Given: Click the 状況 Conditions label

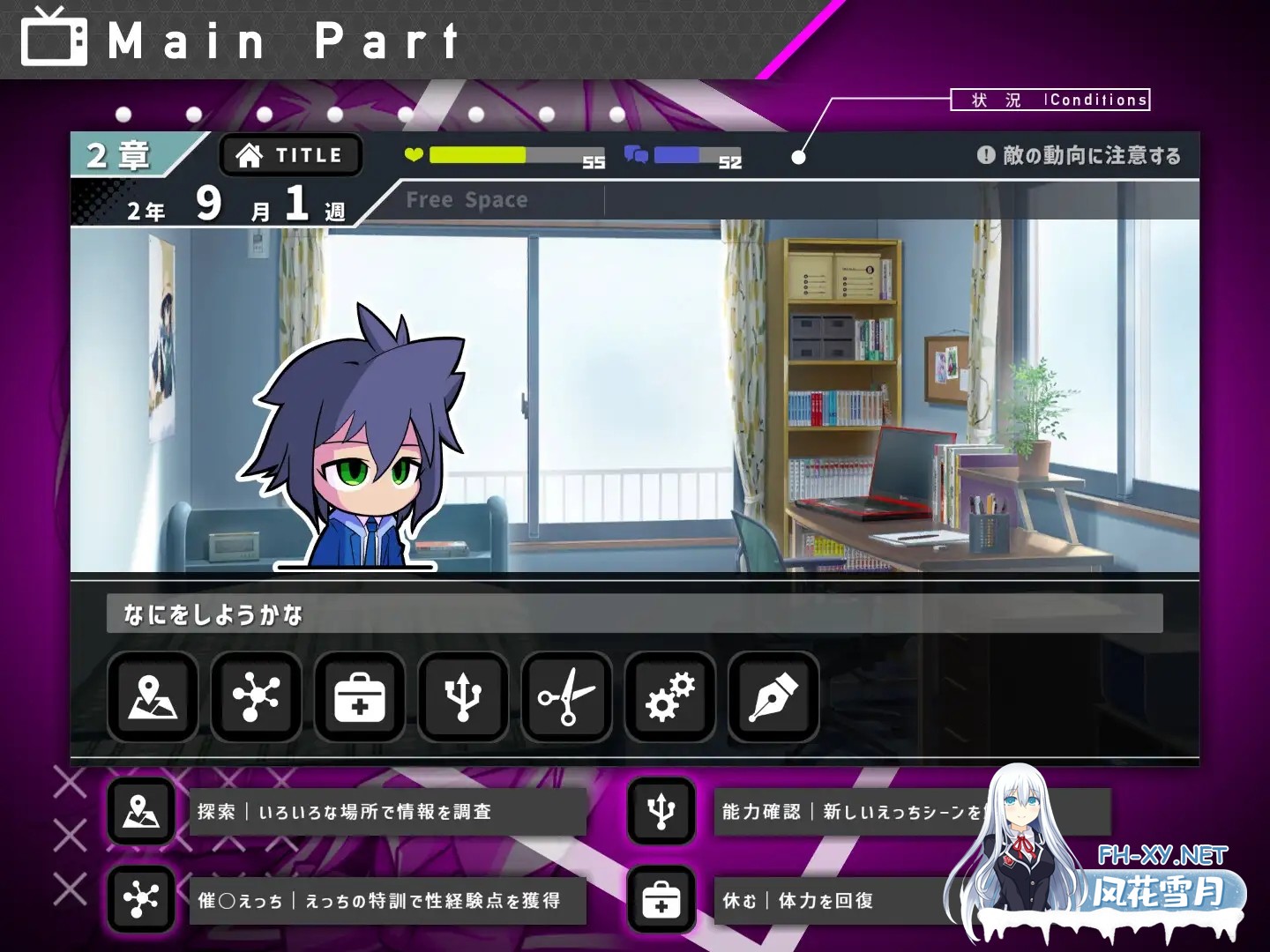Looking at the screenshot, I should tap(1050, 100).
